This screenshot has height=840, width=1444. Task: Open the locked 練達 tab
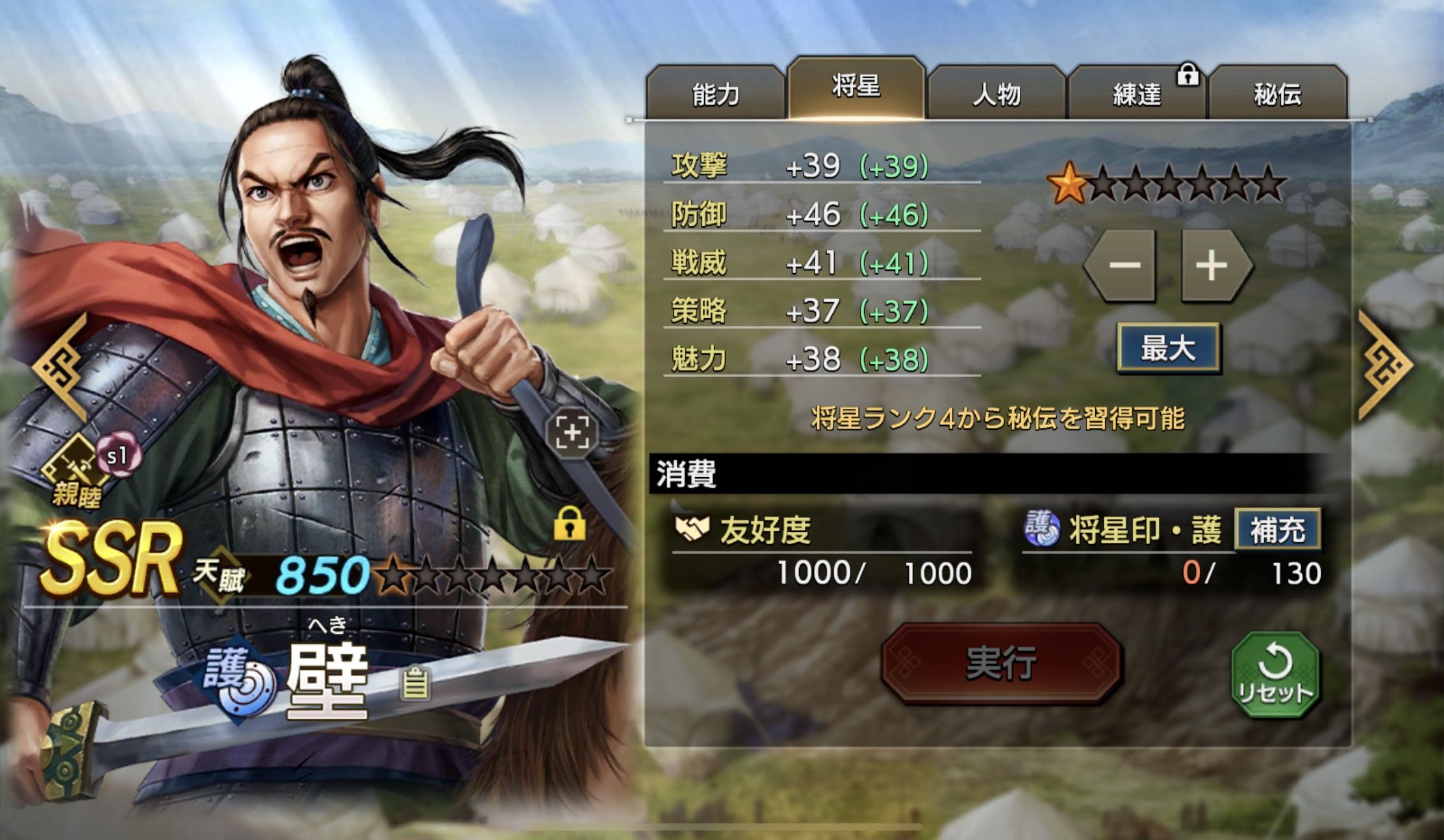(x=1137, y=94)
